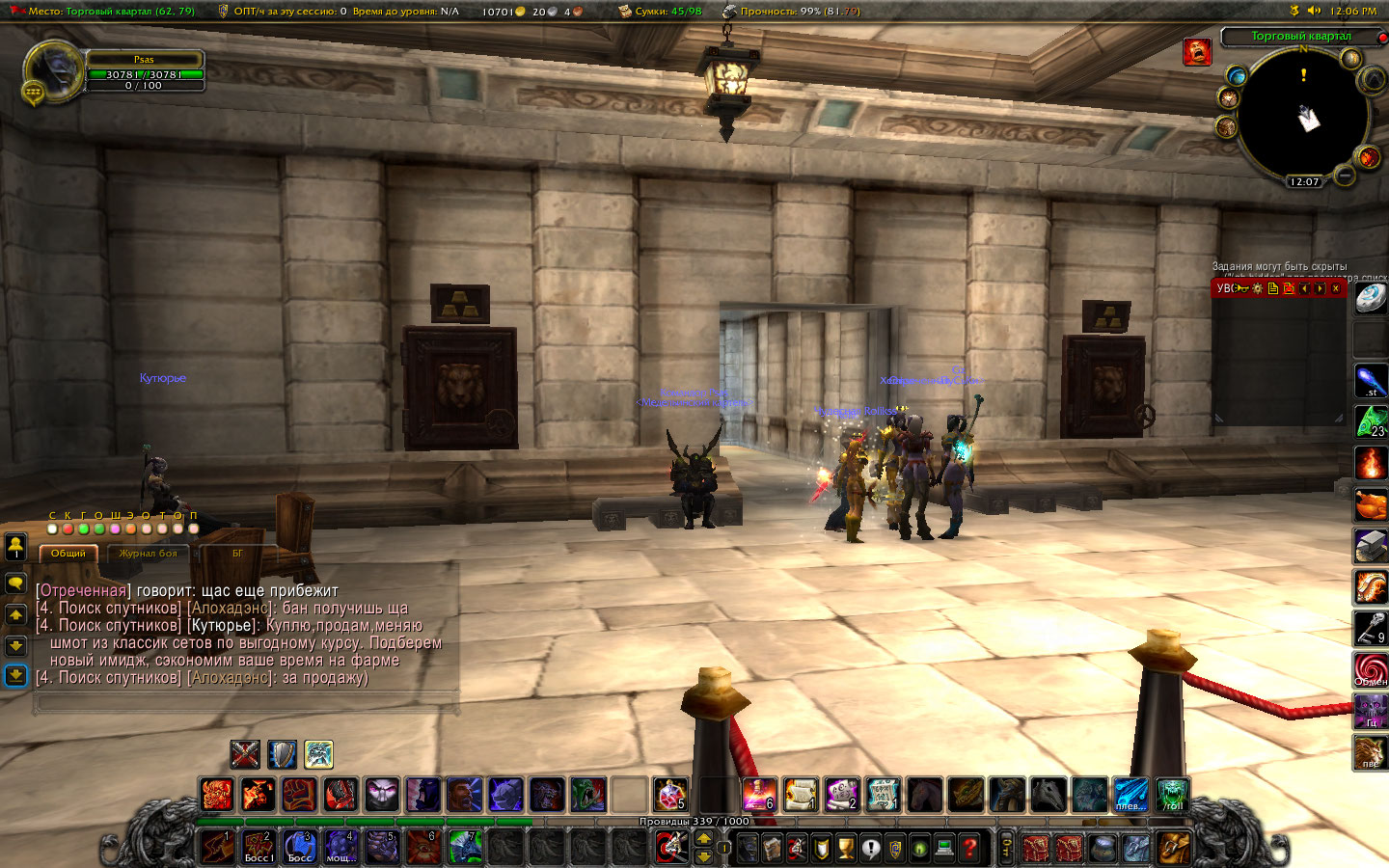Open the chat menu speech bubble button
This screenshot has height=868, width=1389.
coord(15,583)
